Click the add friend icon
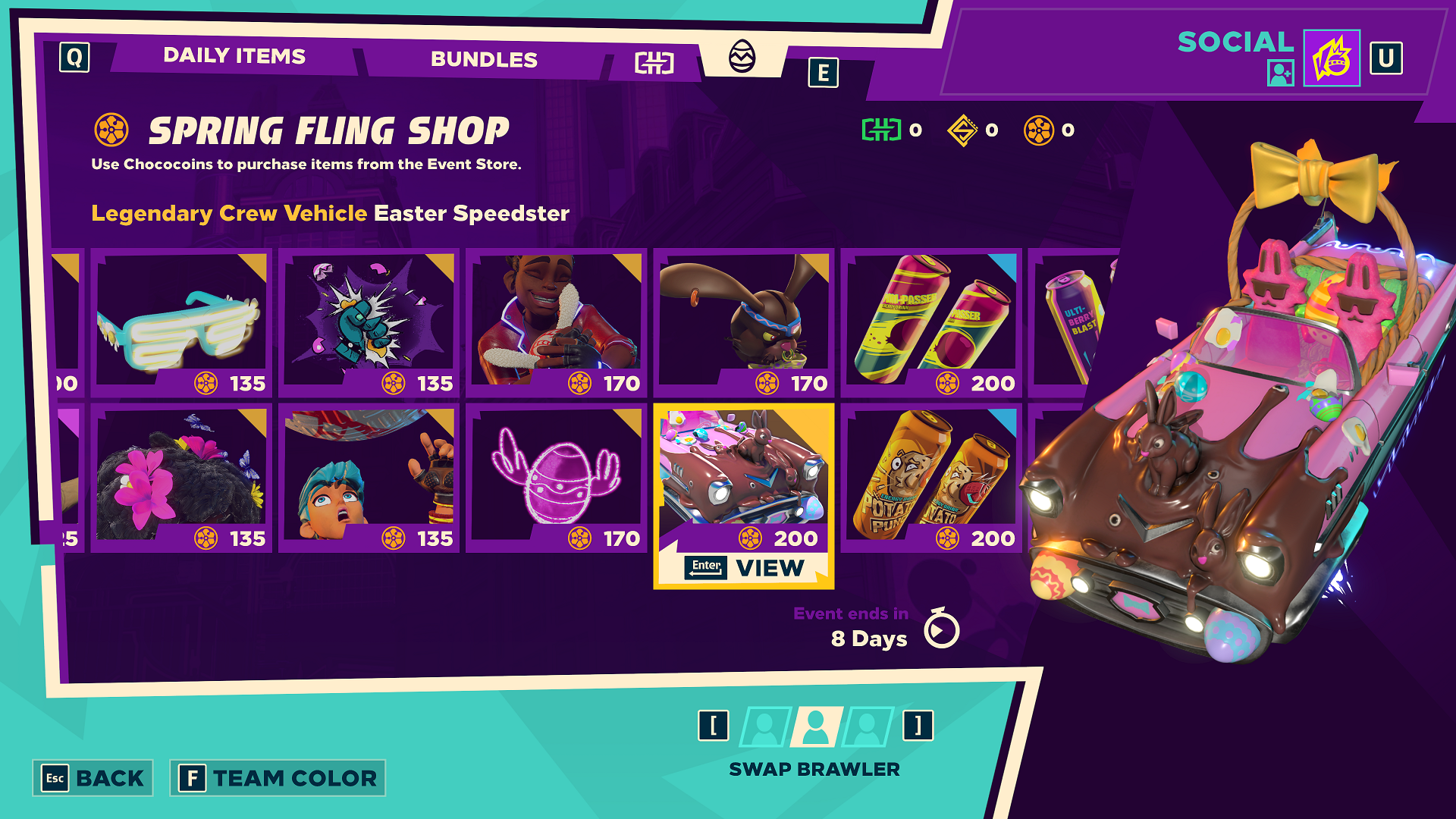Image resolution: width=1456 pixels, height=819 pixels. point(1280,73)
